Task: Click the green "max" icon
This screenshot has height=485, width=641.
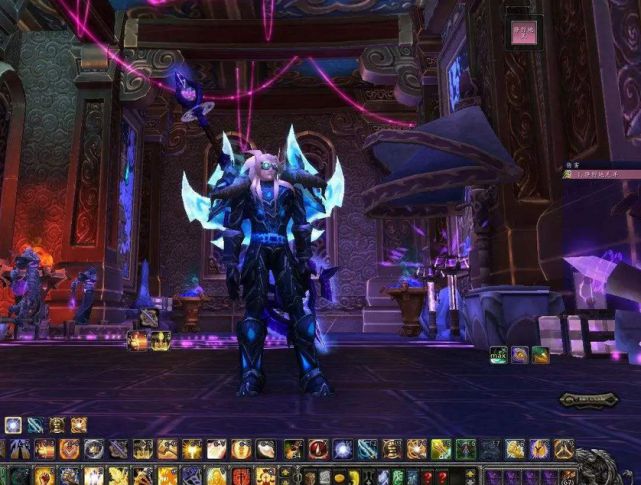Action: [498, 354]
